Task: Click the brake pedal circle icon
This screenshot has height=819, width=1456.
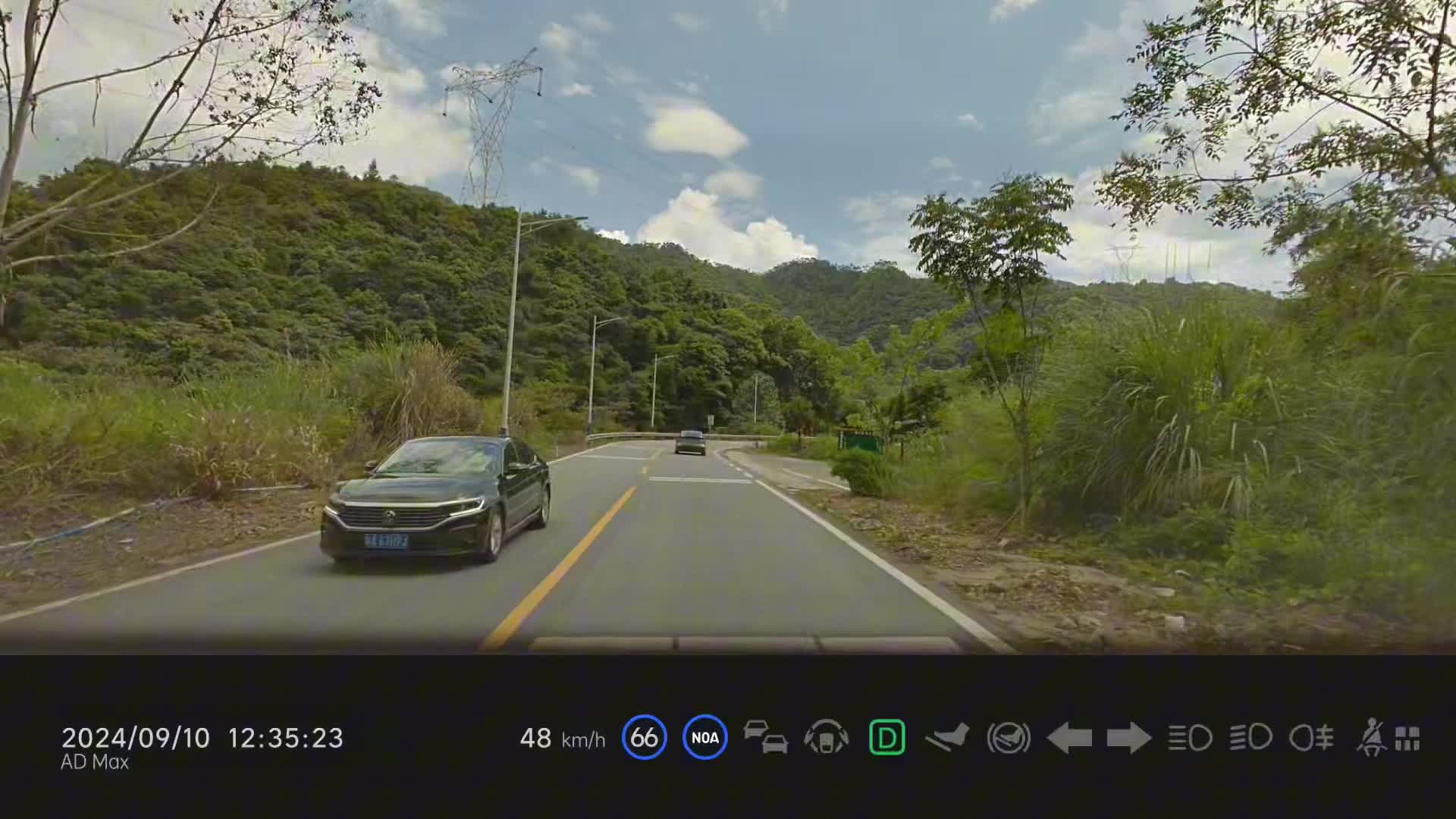Action: [1008, 737]
